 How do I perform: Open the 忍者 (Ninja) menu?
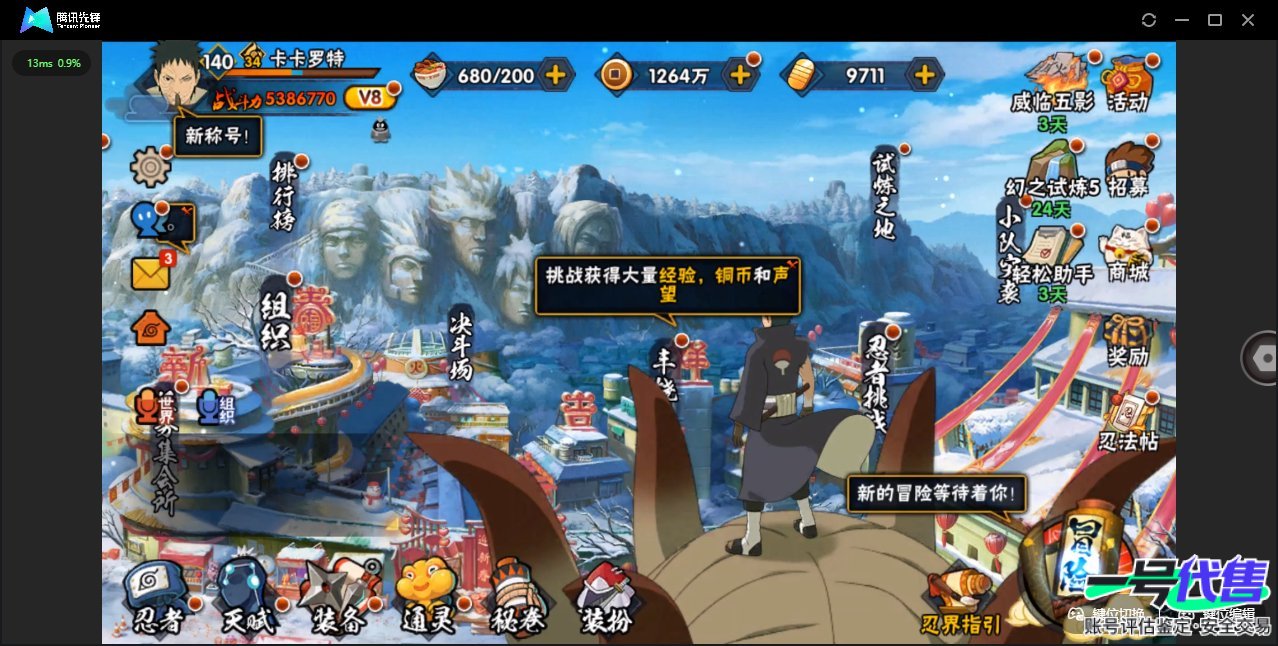158,597
